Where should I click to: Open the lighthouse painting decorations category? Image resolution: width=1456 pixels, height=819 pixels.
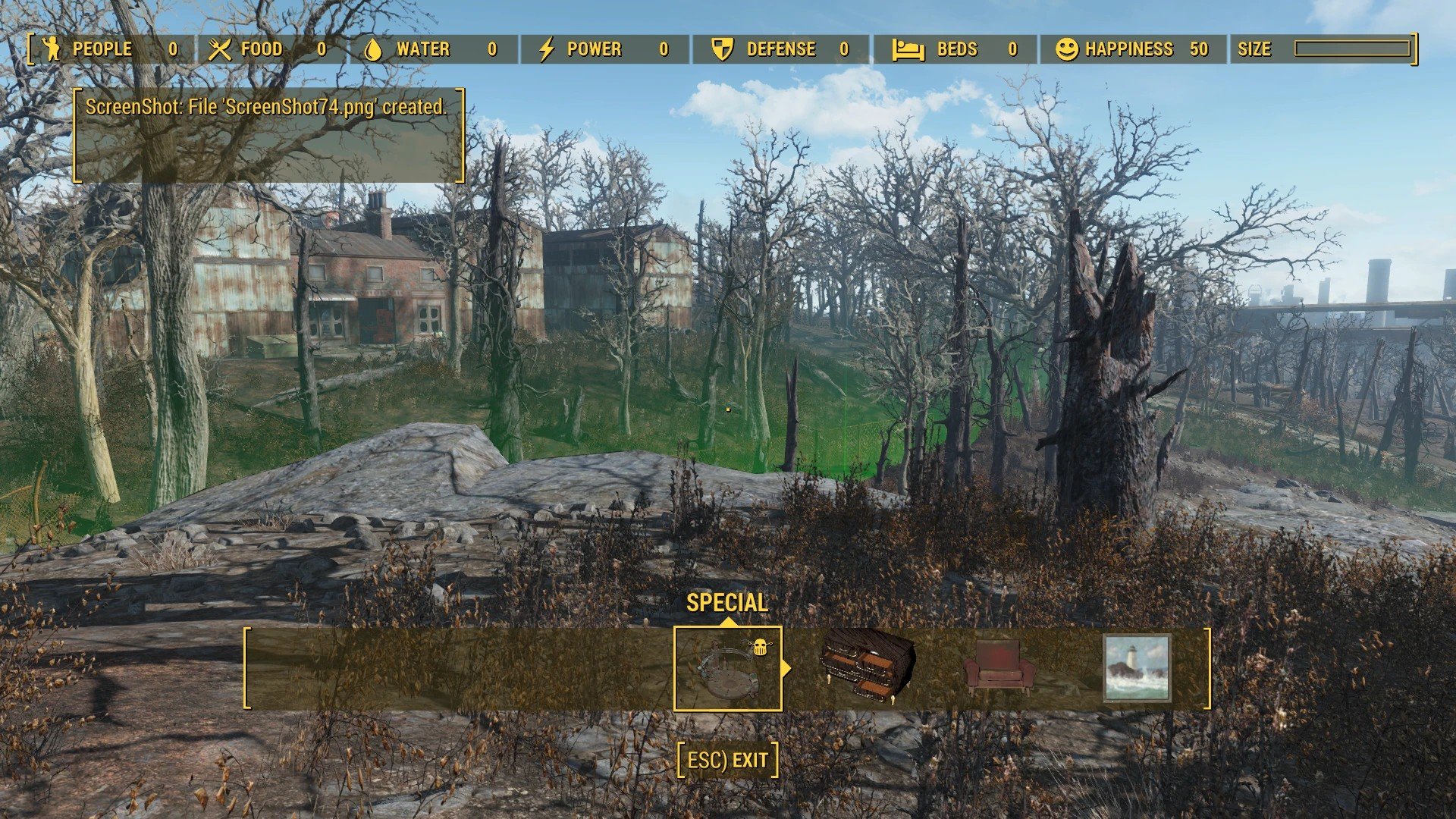click(x=1137, y=669)
